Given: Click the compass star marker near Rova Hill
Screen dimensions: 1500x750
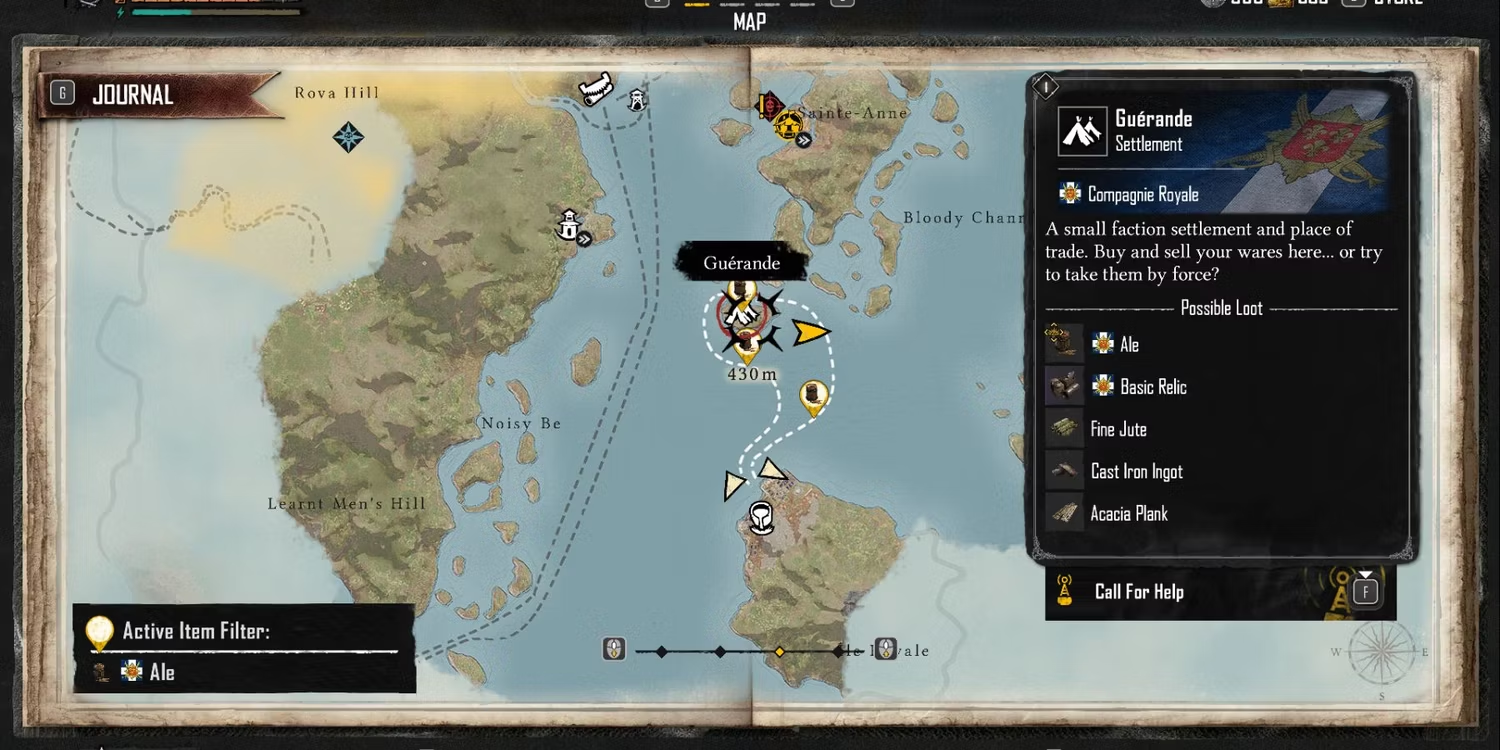Looking at the screenshot, I should (348, 137).
